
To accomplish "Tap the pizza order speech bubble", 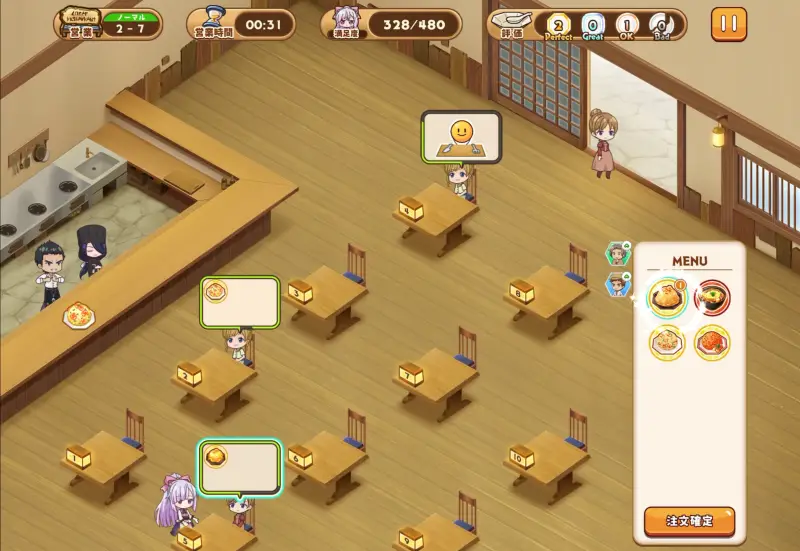I will (240, 302).
